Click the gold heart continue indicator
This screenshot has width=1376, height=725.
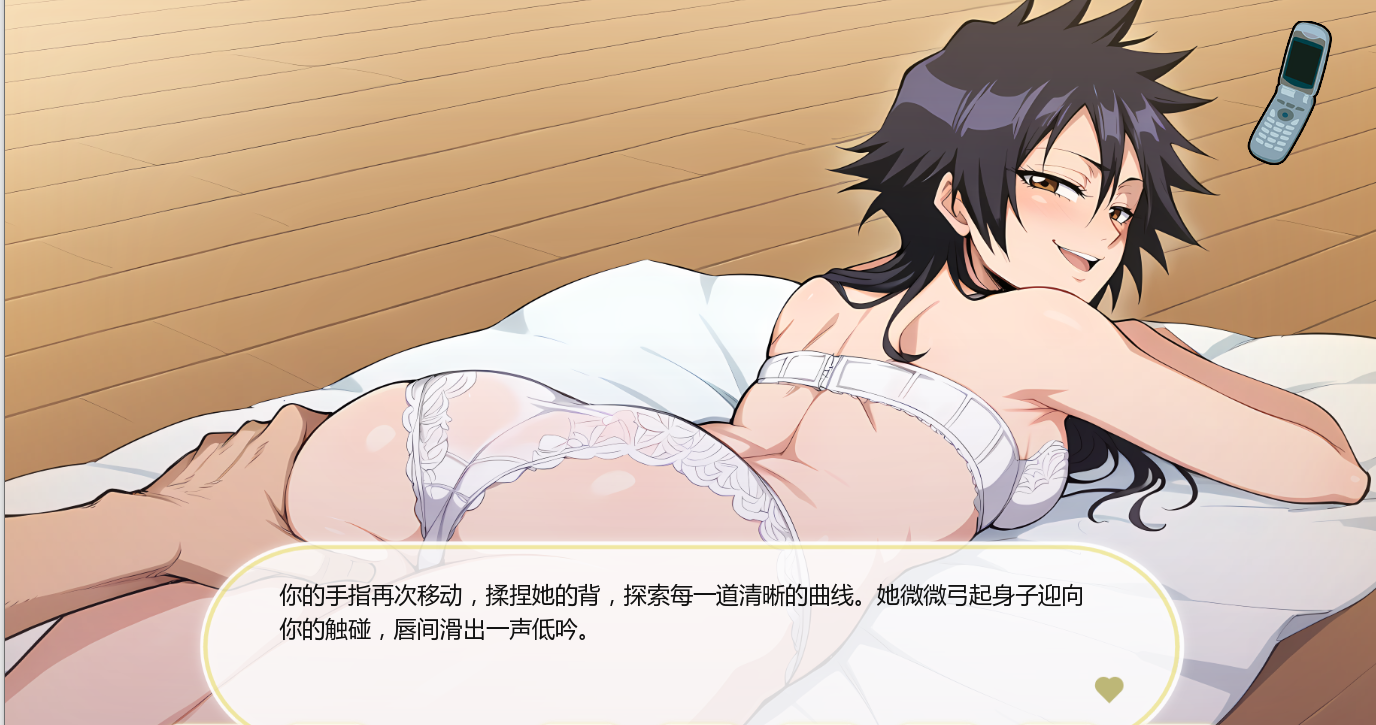(x=1109, y=688)
